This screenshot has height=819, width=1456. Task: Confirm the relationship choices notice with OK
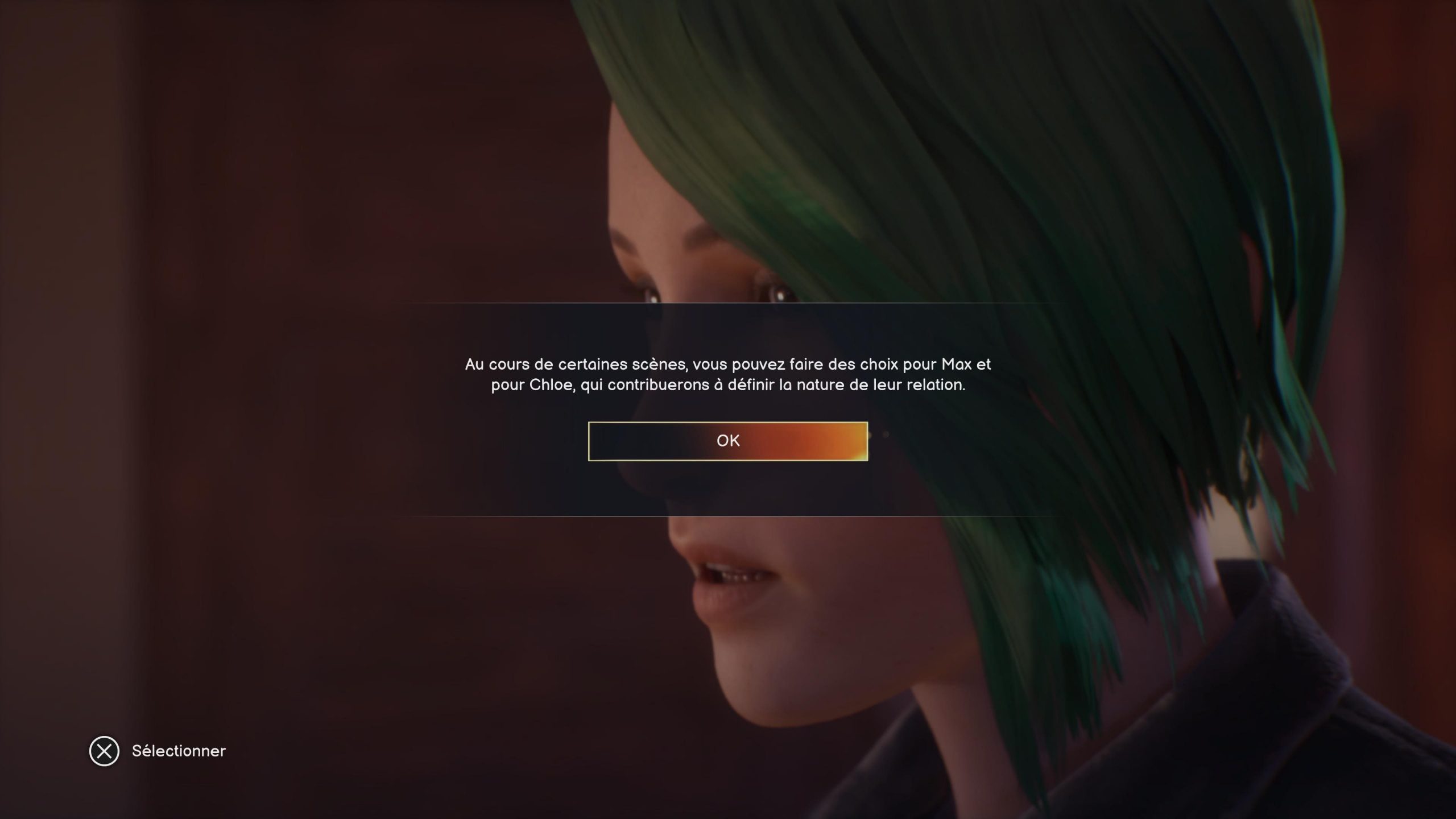coord(727,441)
